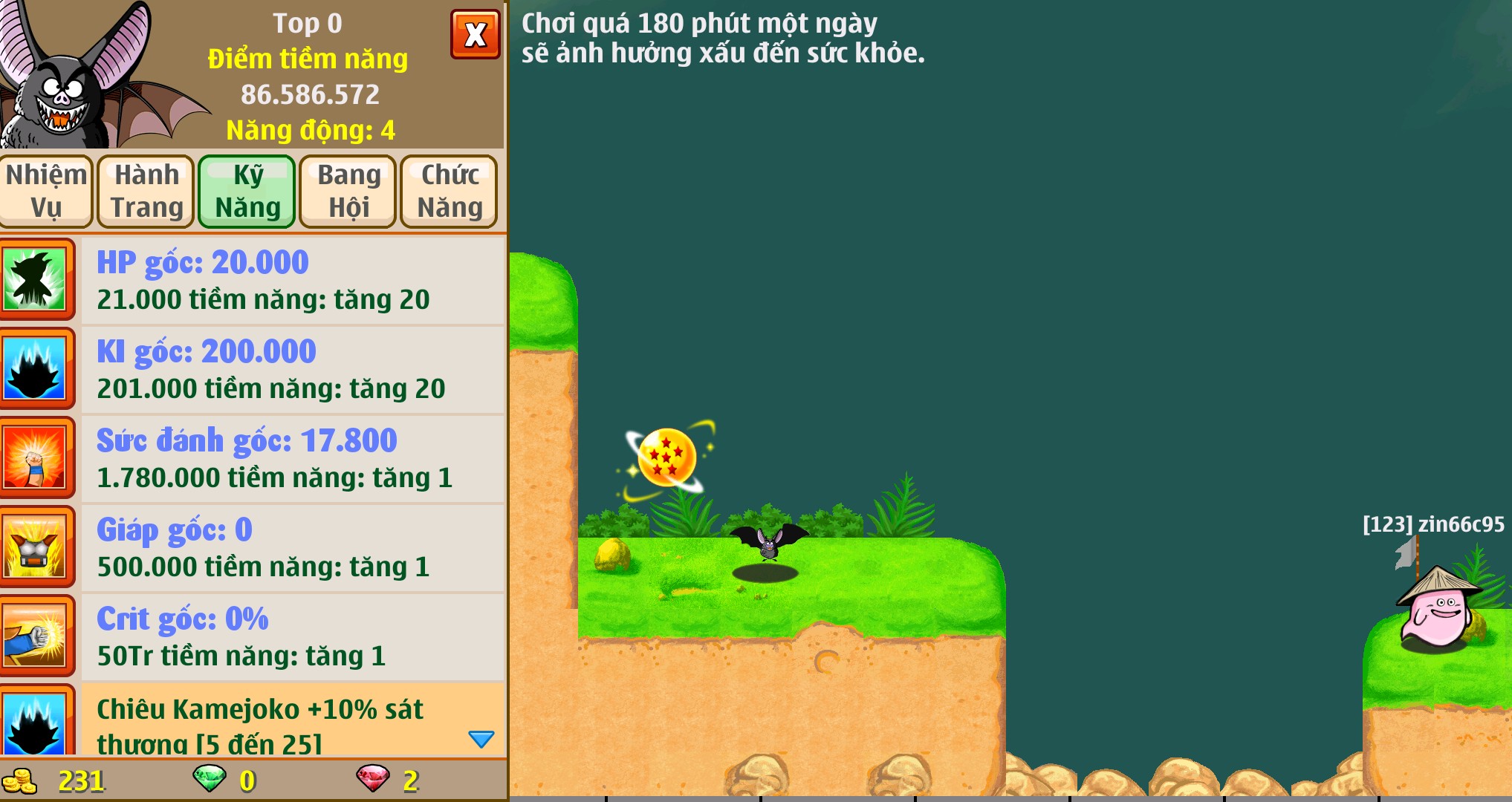Viewport: 1512px width, 802px height.
Task: Open the Hành Trang tab
Action: 146,191
